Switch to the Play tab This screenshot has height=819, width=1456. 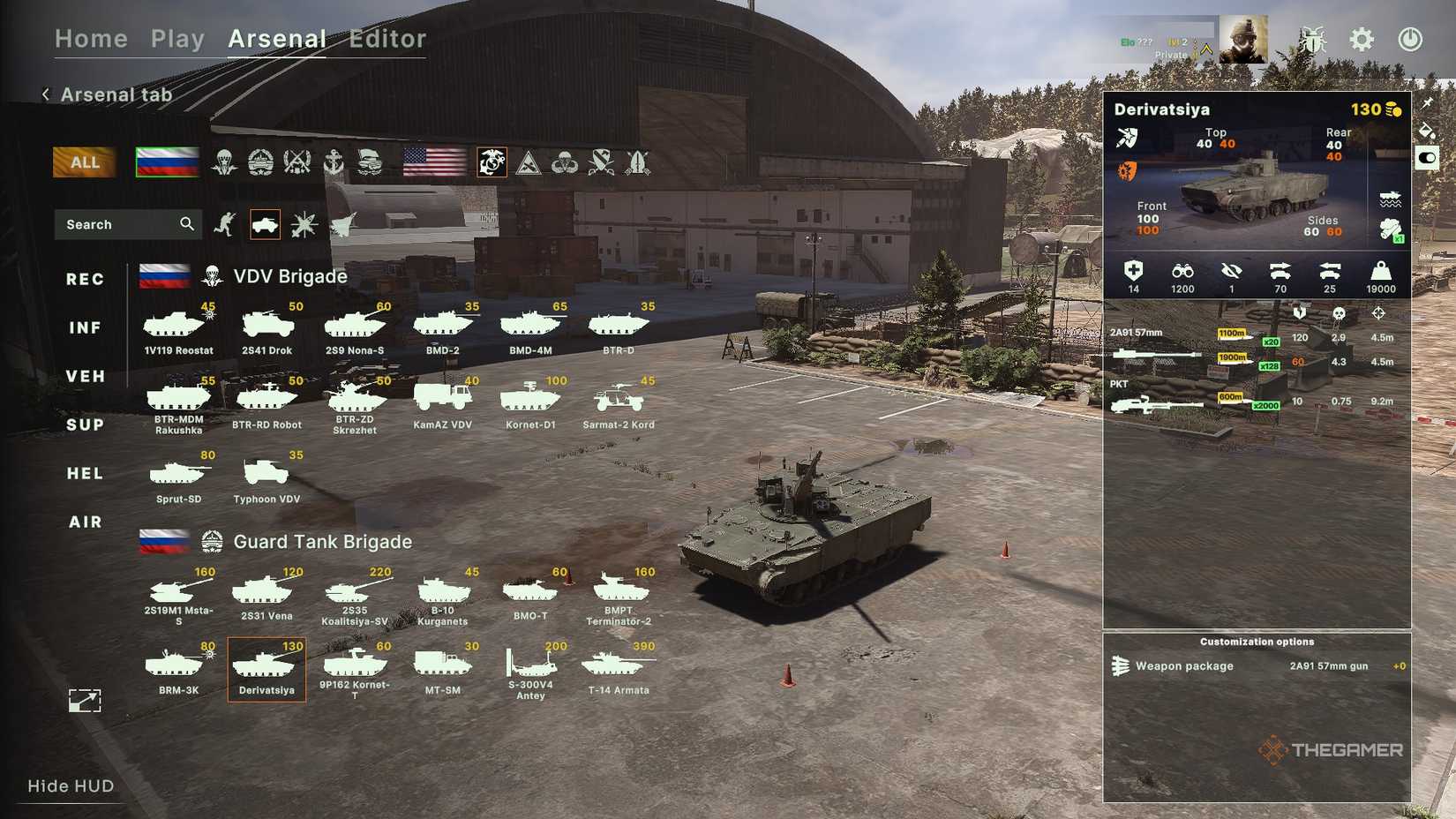tap(177, 39)
